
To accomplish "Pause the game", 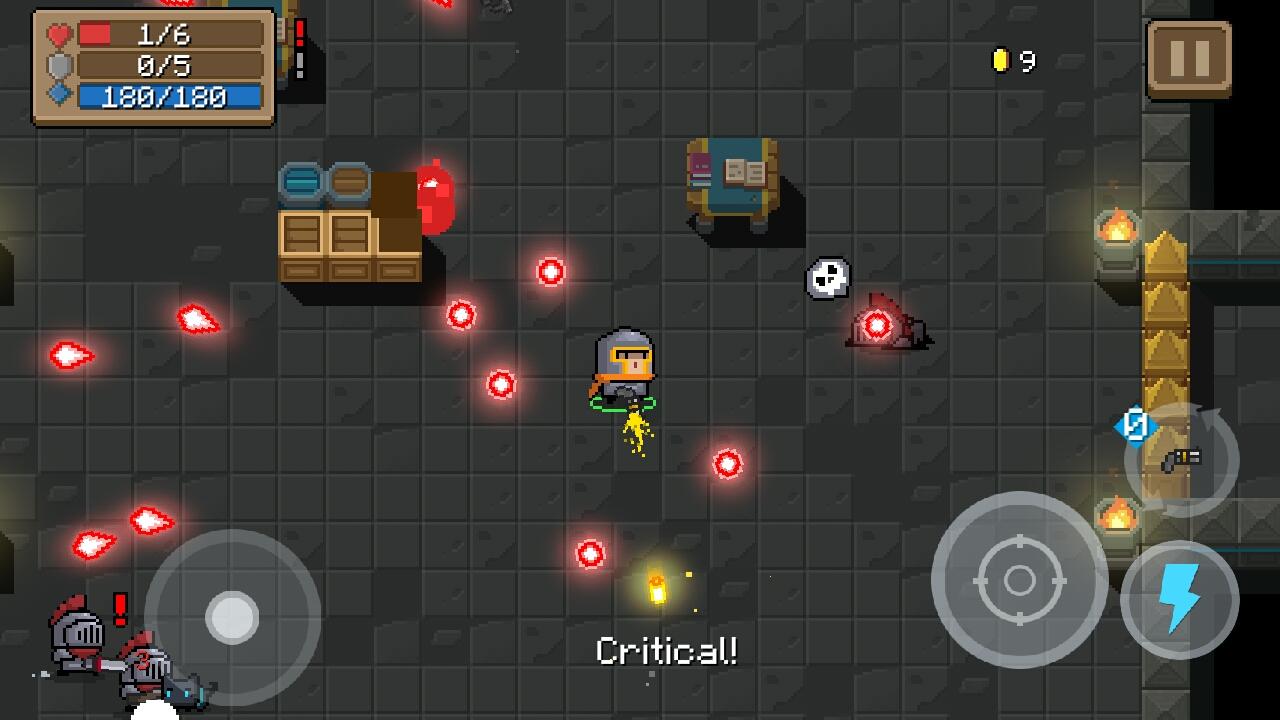I will click(x=1189, y=59).
